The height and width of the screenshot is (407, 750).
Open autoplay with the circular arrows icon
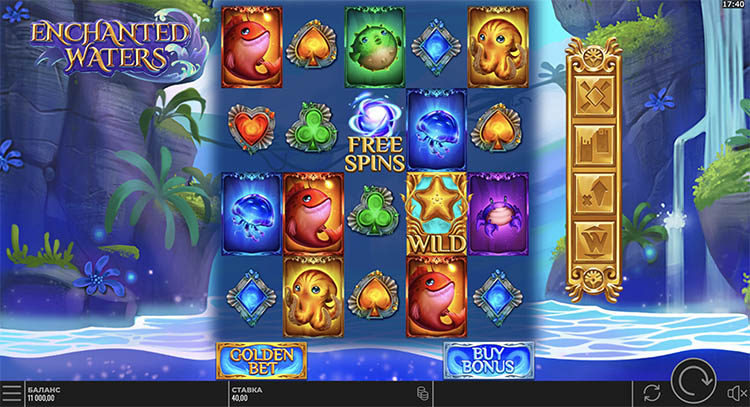tap(652, 392)
